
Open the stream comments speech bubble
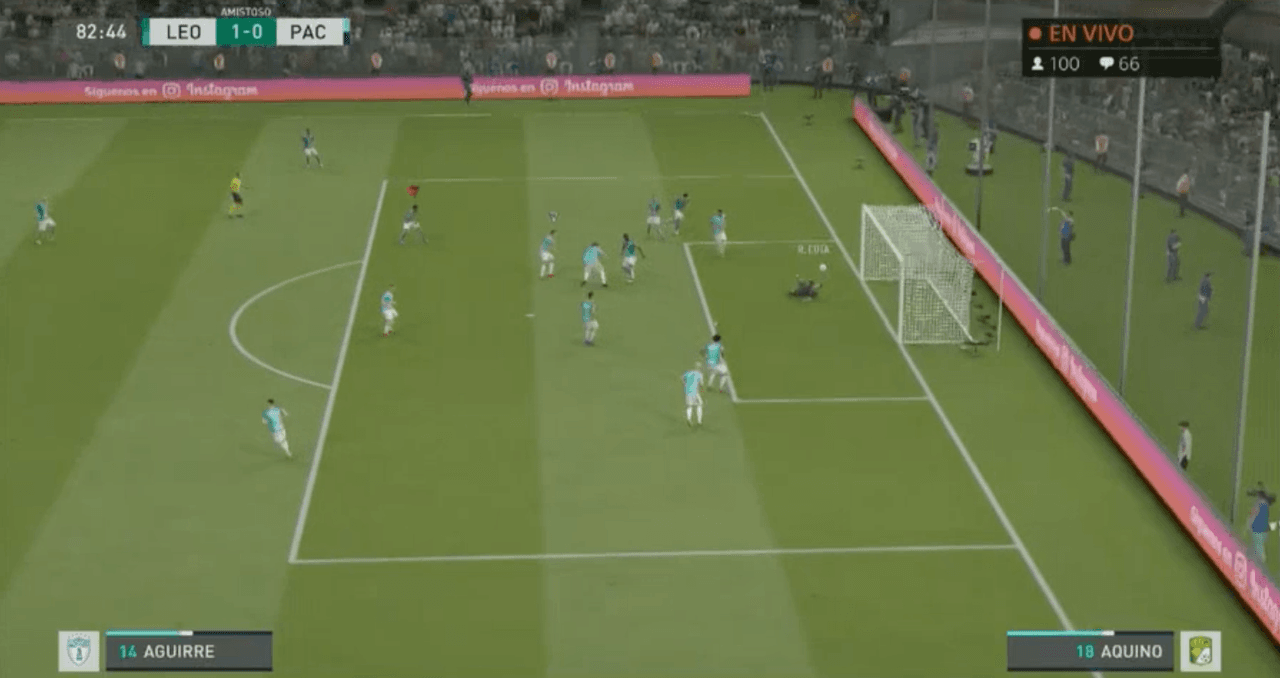(x=1107, y=64)
